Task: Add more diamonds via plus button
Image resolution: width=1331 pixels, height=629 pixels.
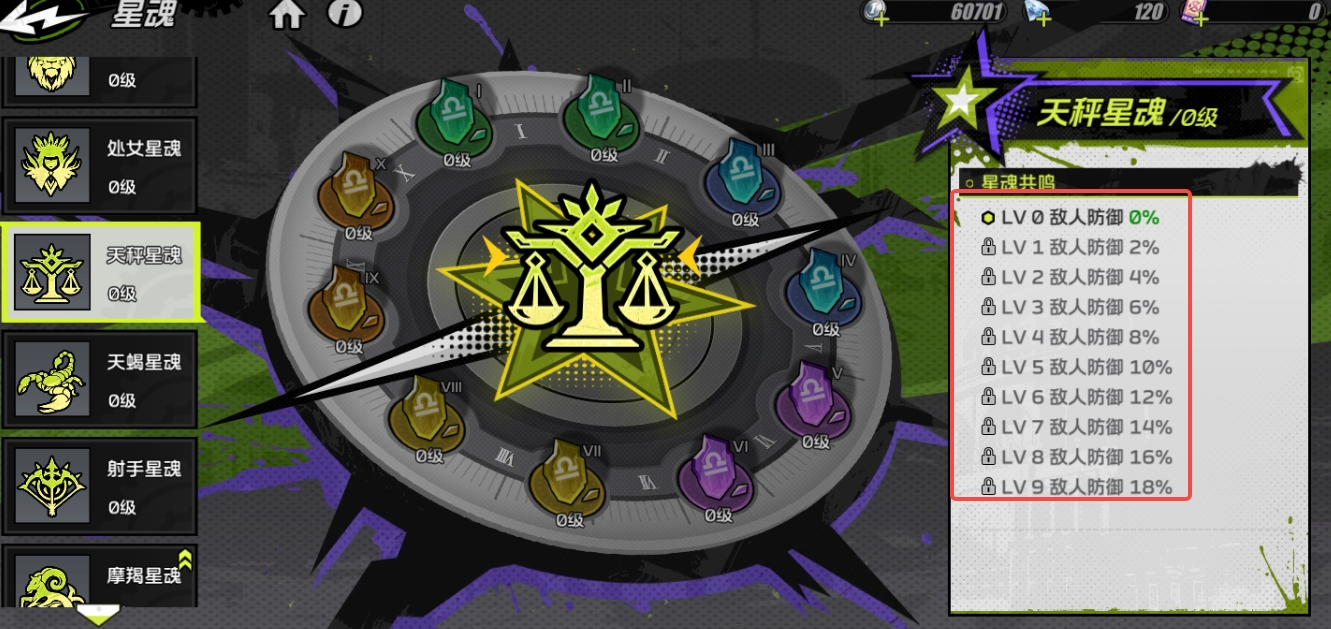Action: coord(1041,18)
